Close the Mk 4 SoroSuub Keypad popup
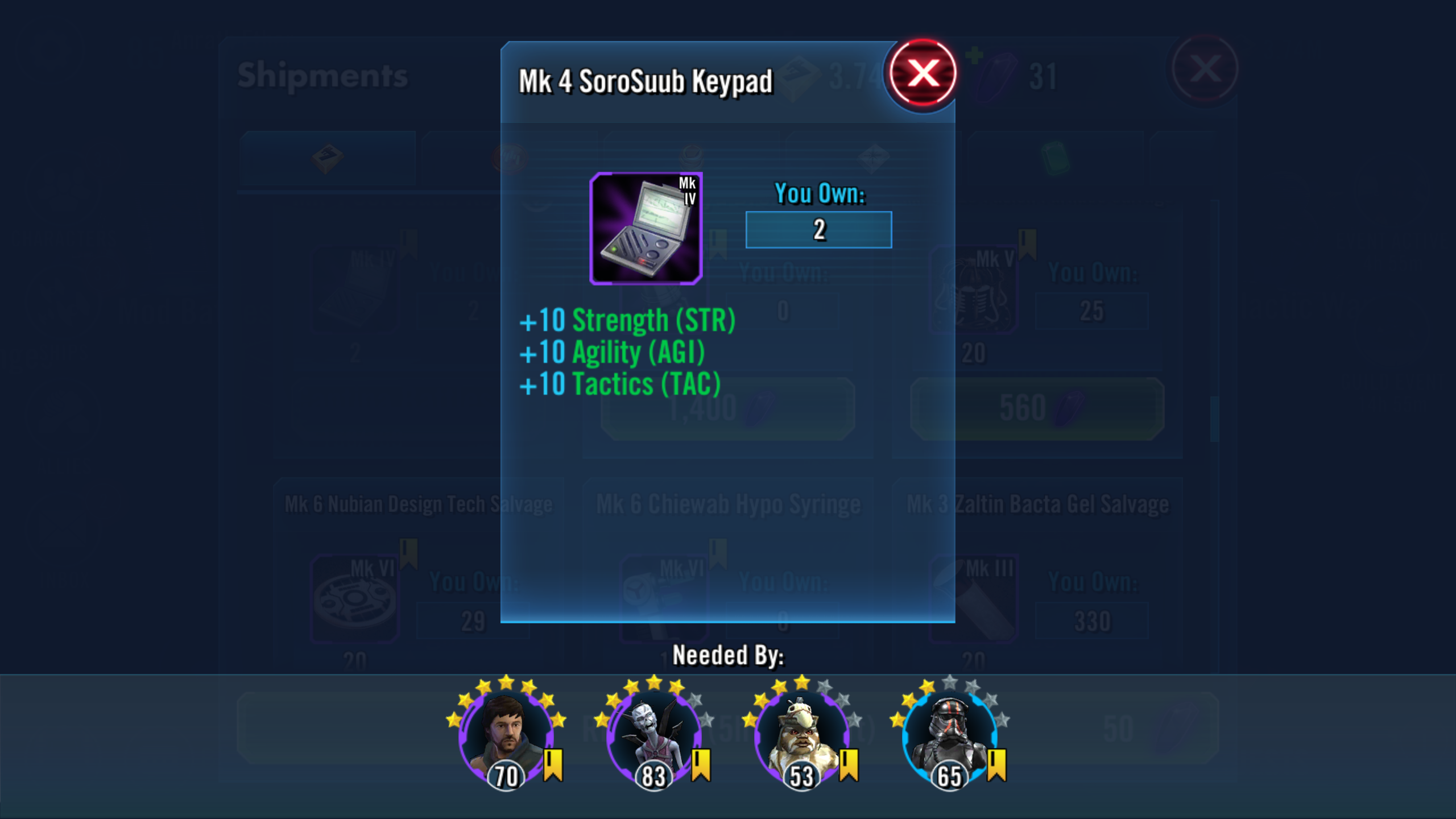Viewport: 1456px width, 819px height. (x=923, y=73)
